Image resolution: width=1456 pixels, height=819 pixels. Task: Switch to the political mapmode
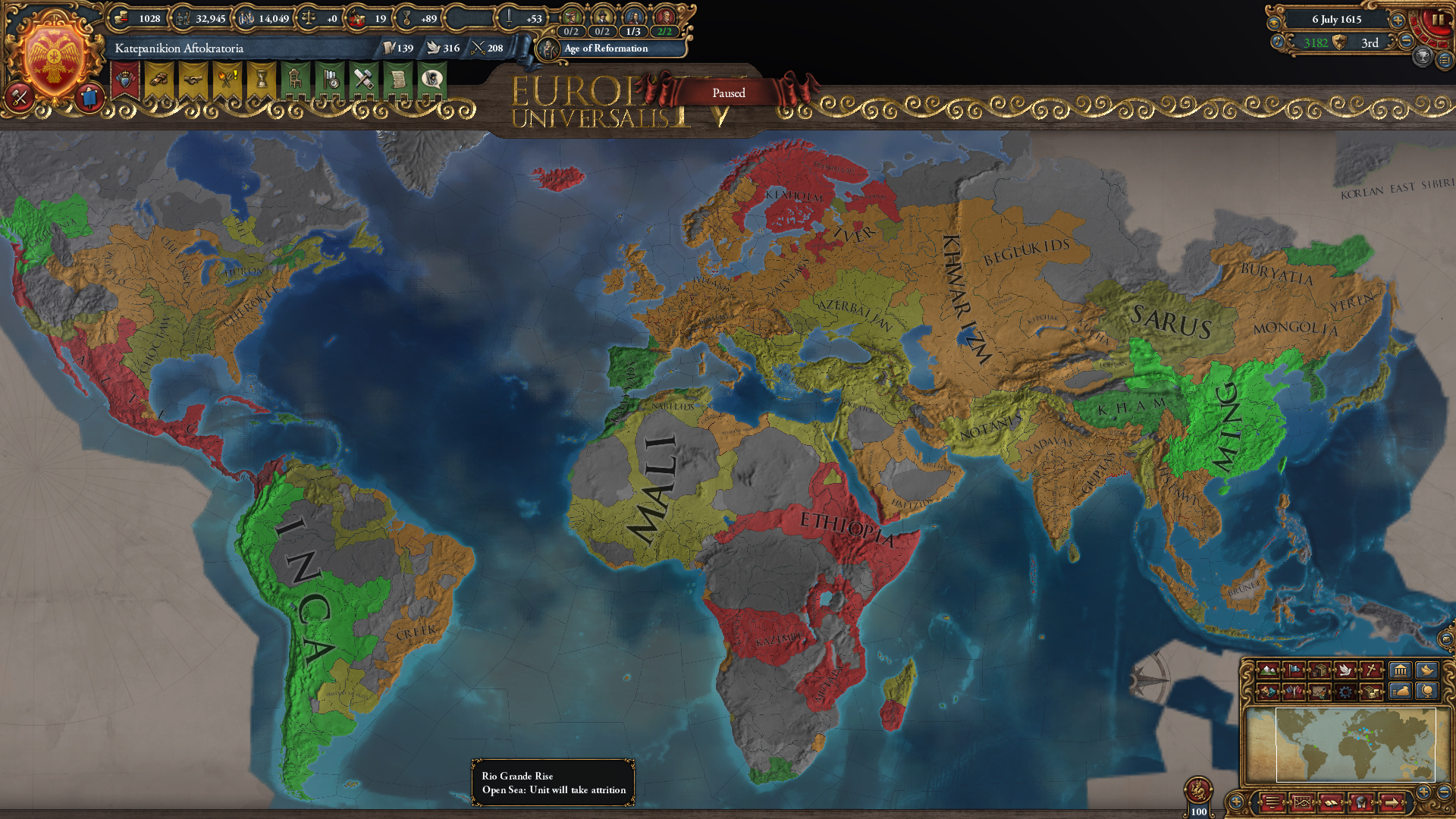[1294, 670]
